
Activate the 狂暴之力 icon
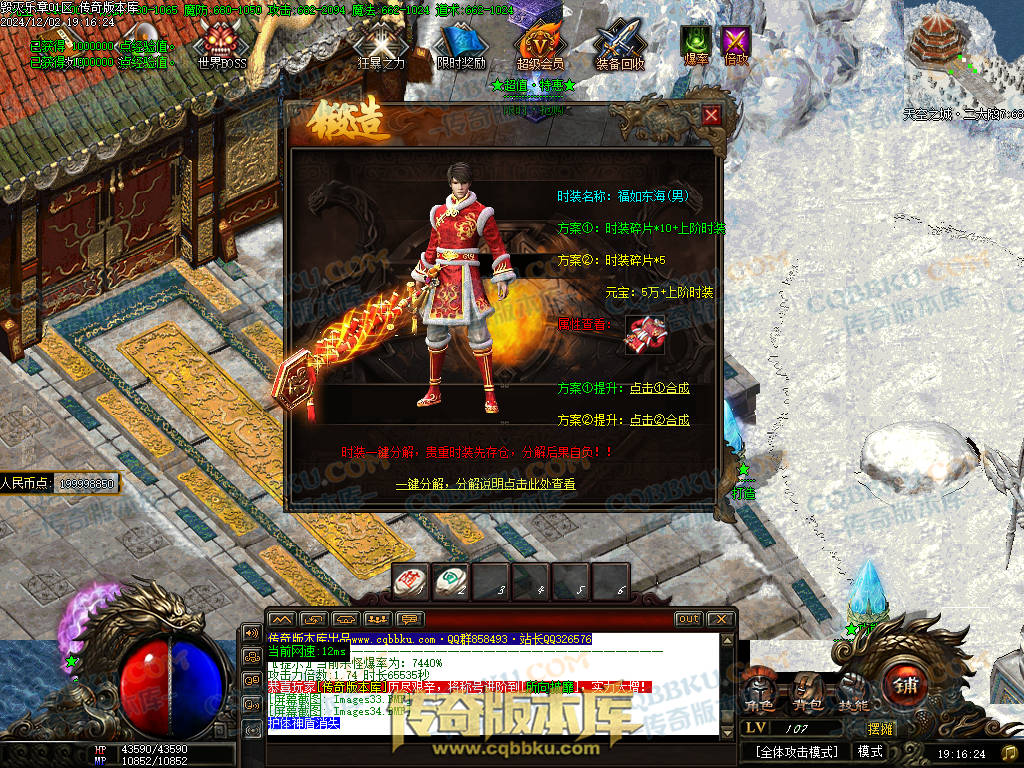tap(381, 46)
